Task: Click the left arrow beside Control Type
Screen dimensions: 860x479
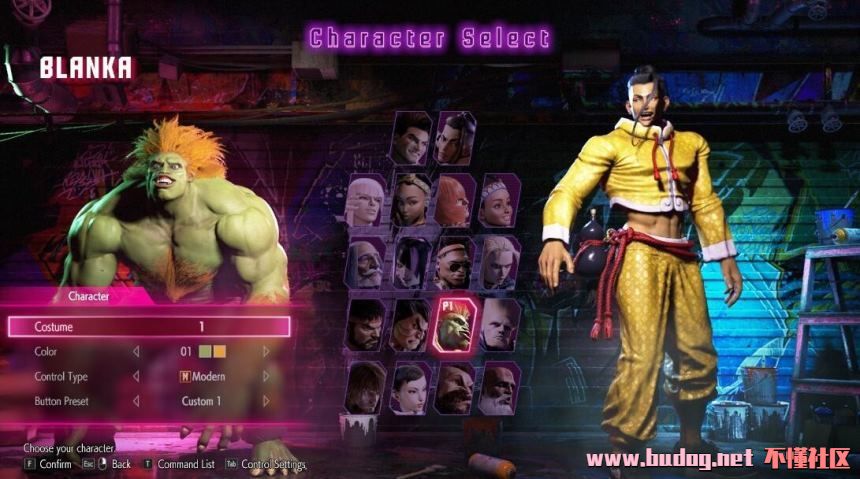Action: [x=135, y=377]
